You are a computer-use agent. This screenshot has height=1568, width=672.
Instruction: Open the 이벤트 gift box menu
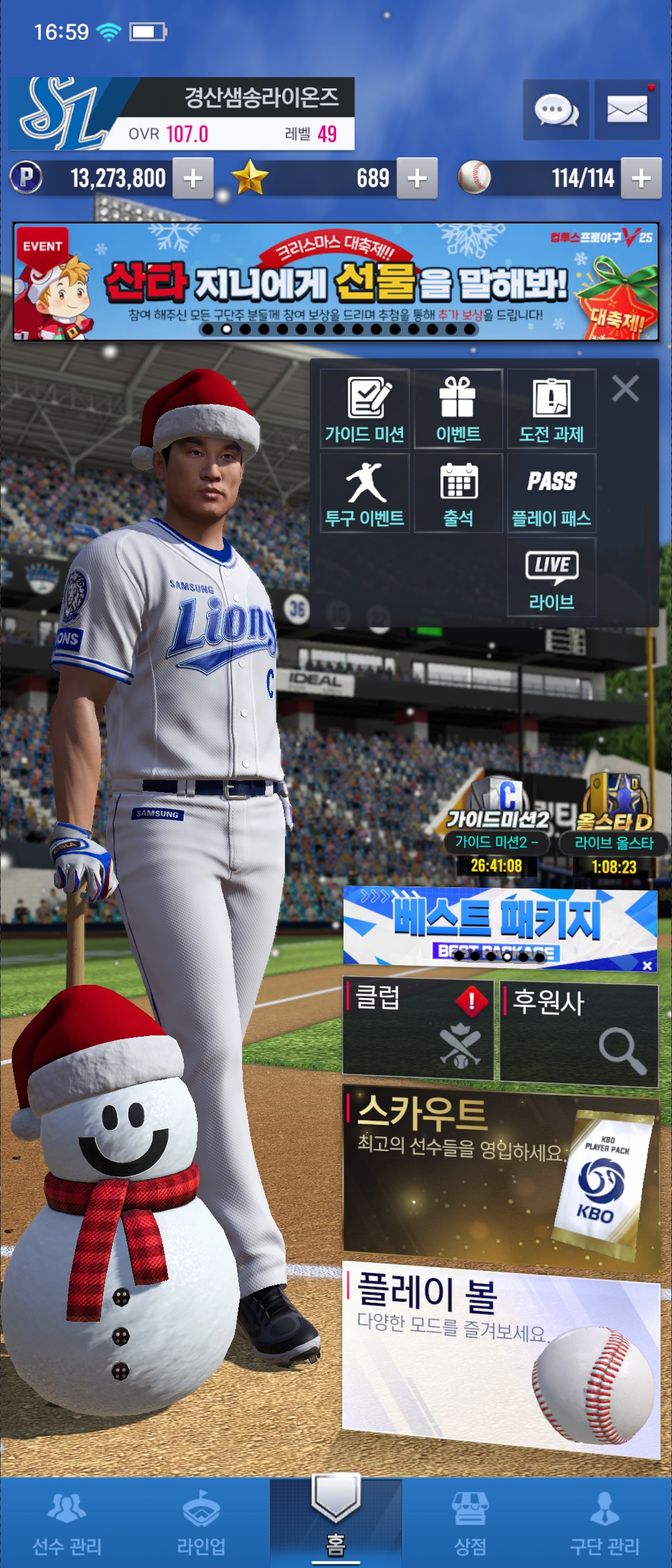pyautogui.click(x=458, y=409)
